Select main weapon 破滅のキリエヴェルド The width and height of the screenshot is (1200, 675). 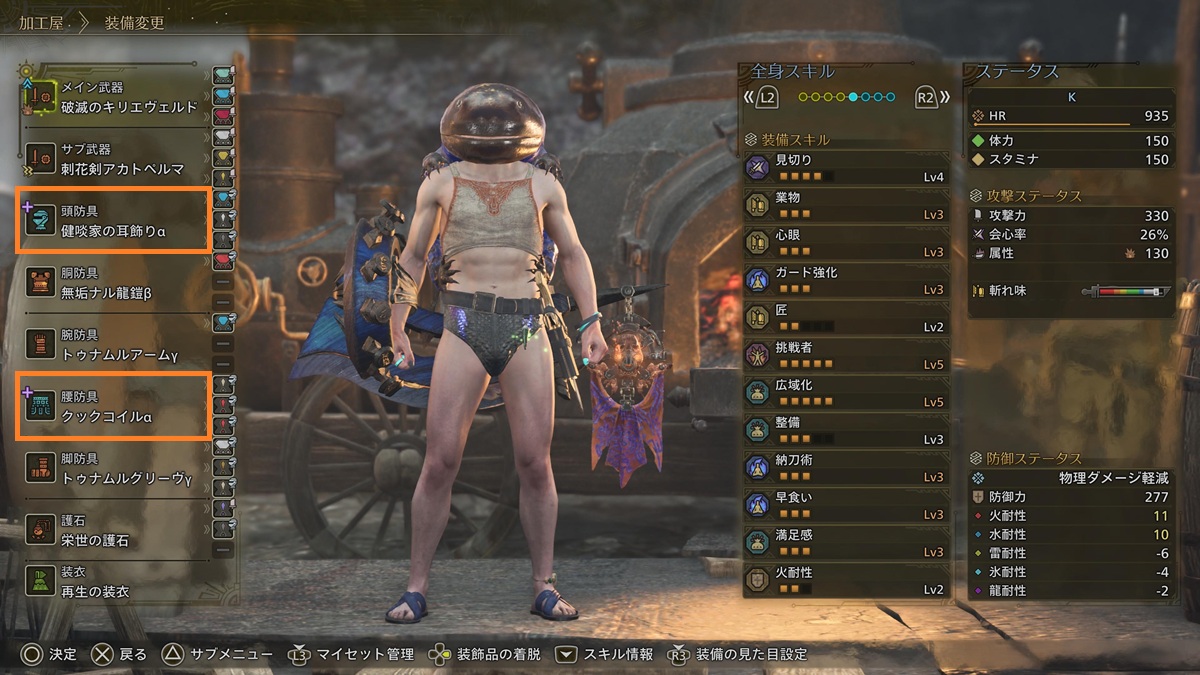tap(115, 98)
